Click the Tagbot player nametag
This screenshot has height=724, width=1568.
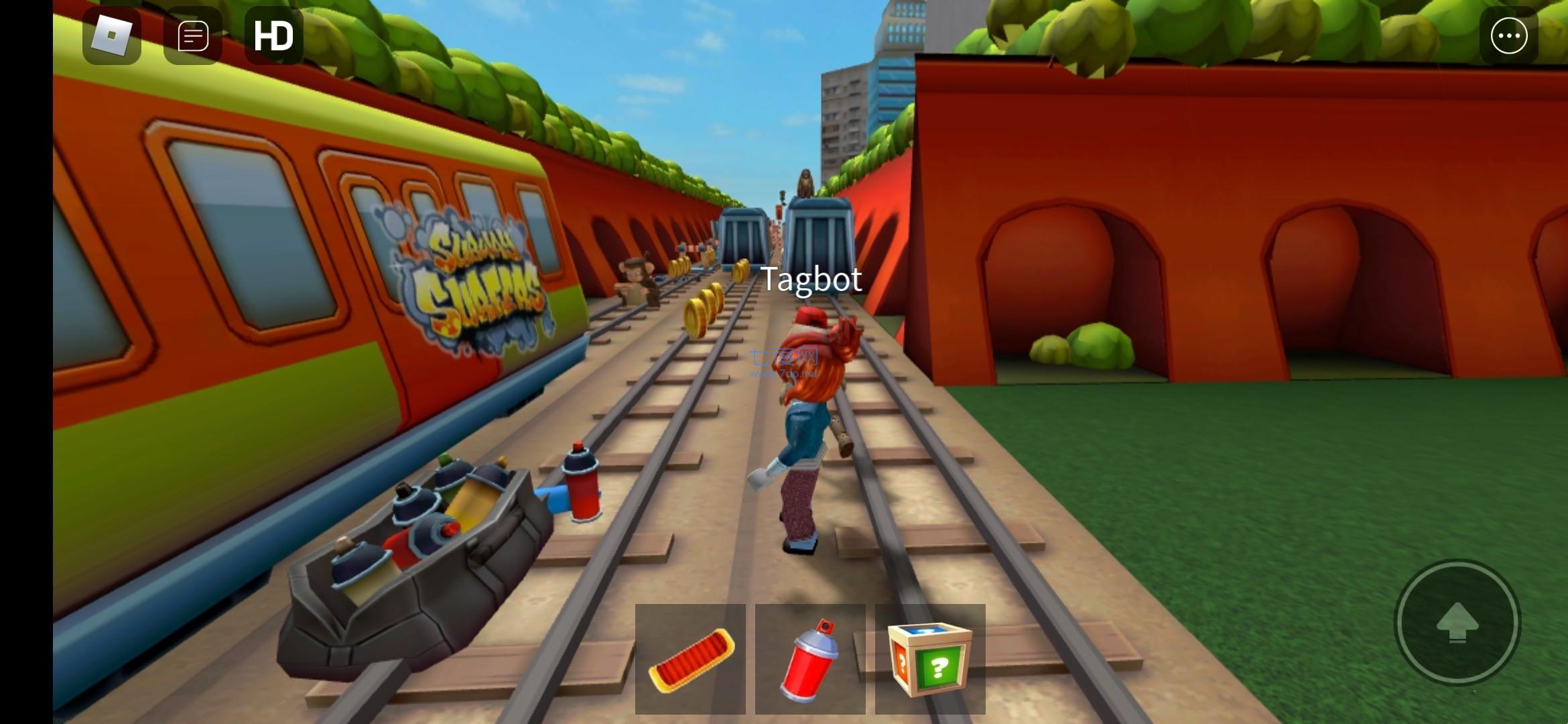click(811, 279)
